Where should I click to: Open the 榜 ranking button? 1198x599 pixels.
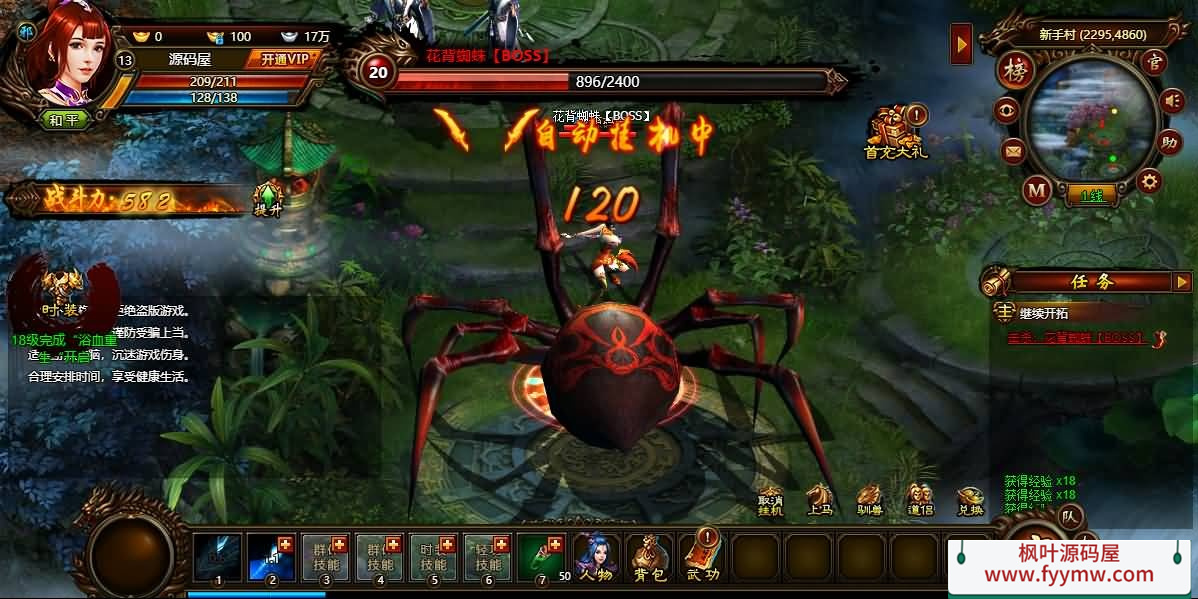(1016, 72)
